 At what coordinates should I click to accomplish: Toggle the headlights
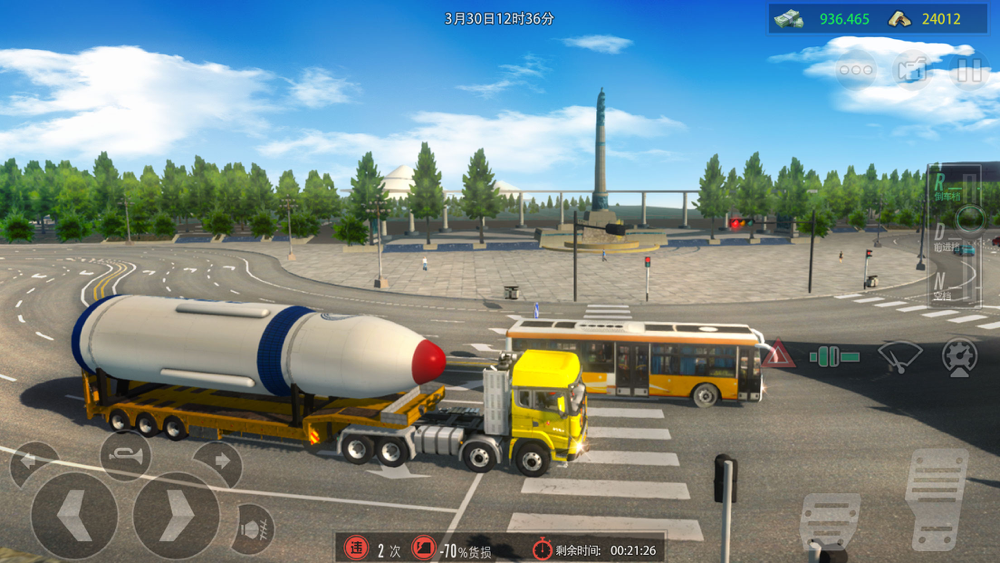pyautogui.click(x=252, y=528)
